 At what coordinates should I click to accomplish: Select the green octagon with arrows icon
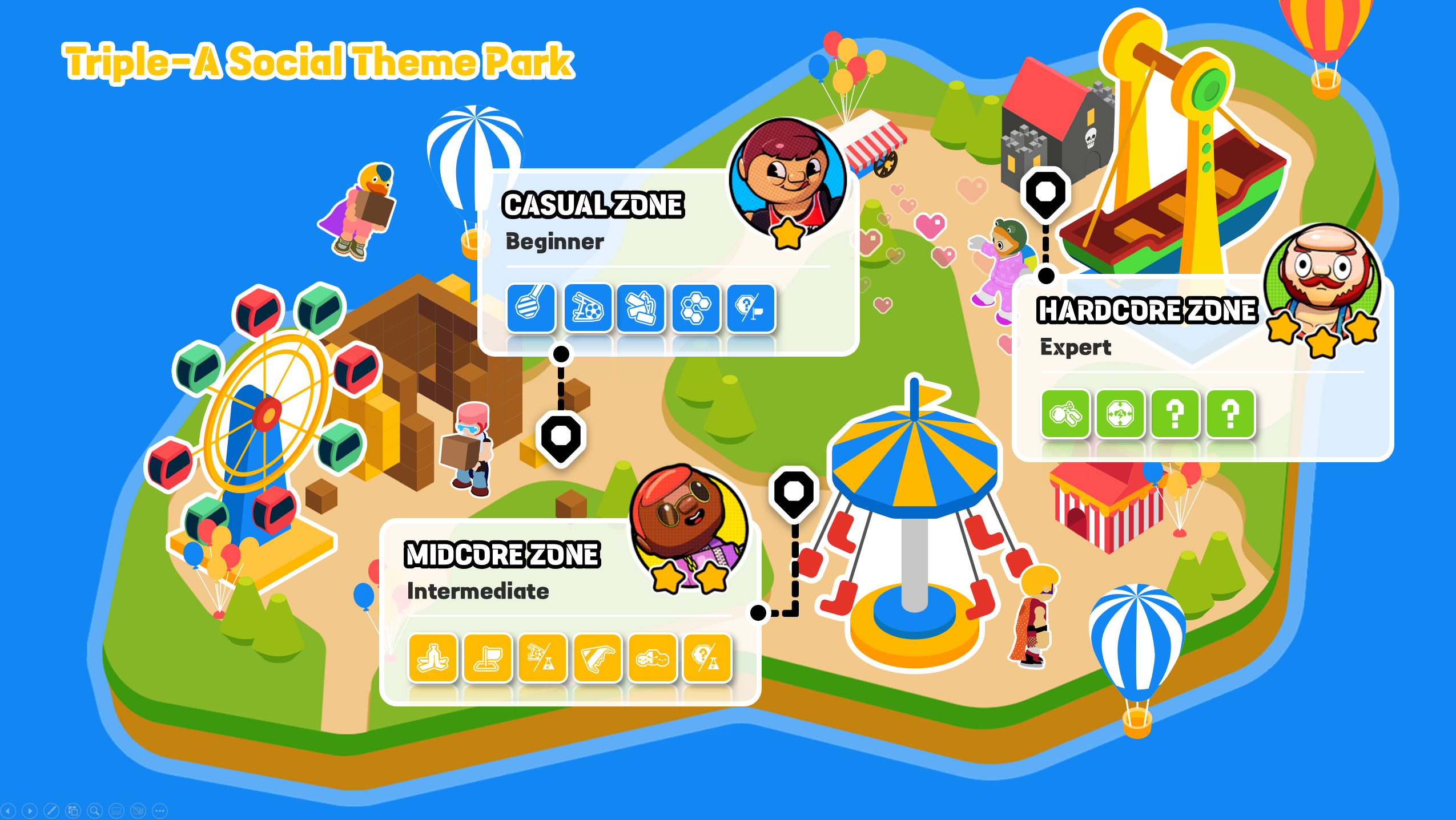[x=1120, y=414]
